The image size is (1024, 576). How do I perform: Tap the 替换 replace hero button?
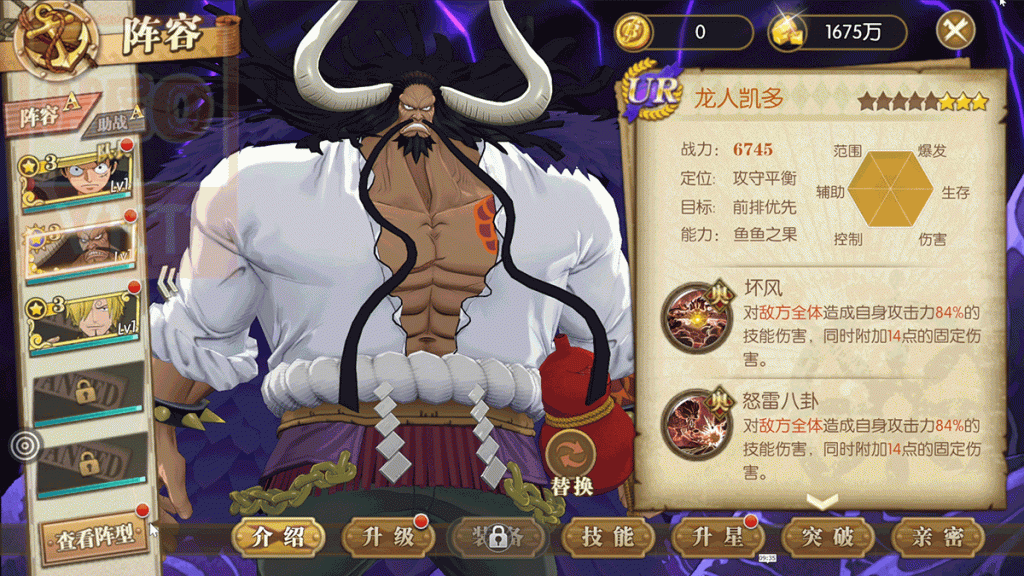[572, 462]
